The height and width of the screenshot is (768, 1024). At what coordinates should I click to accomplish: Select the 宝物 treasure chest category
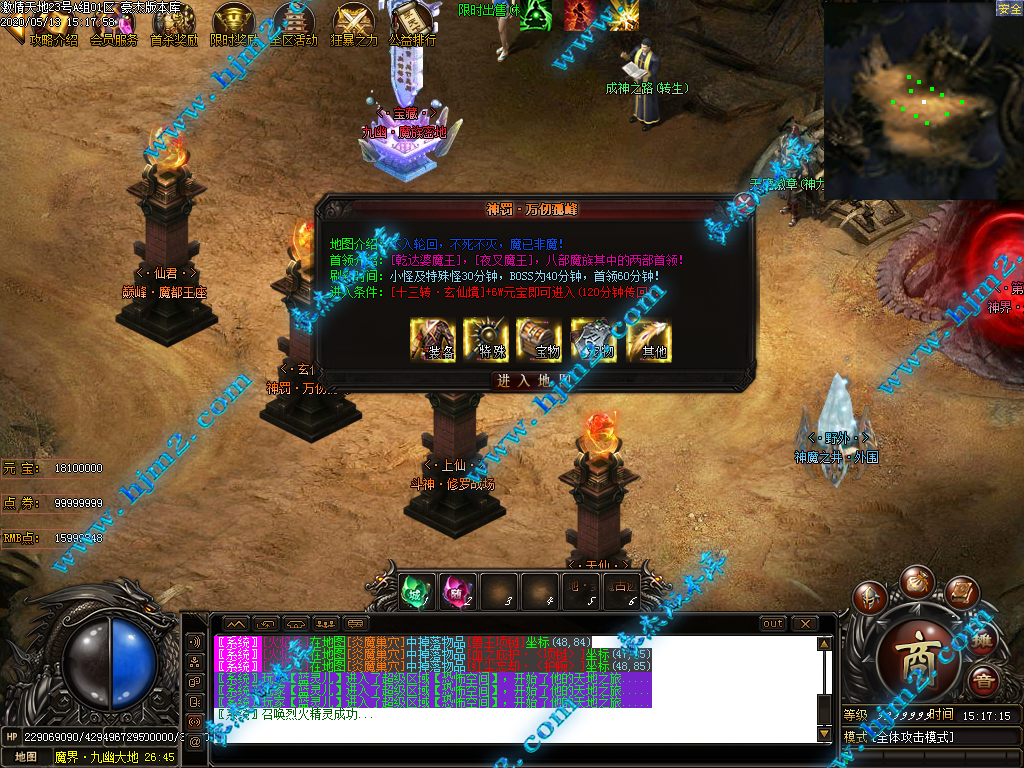point(540,340)
